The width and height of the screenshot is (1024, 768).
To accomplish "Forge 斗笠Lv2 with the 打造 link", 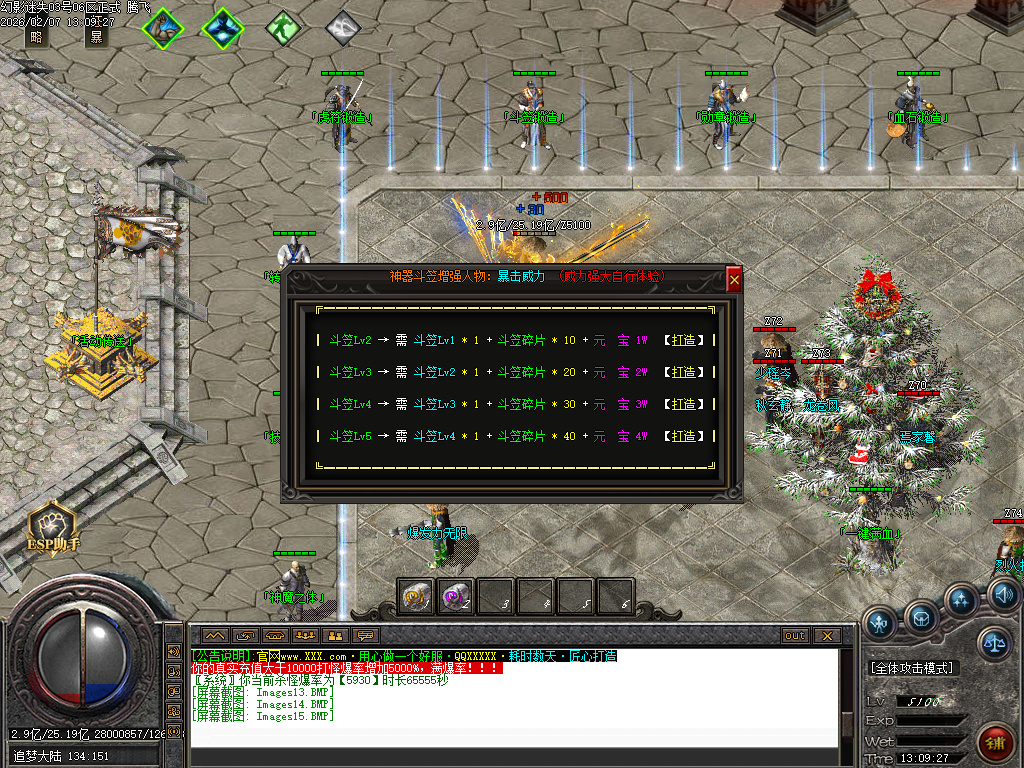I will [684, 340].
